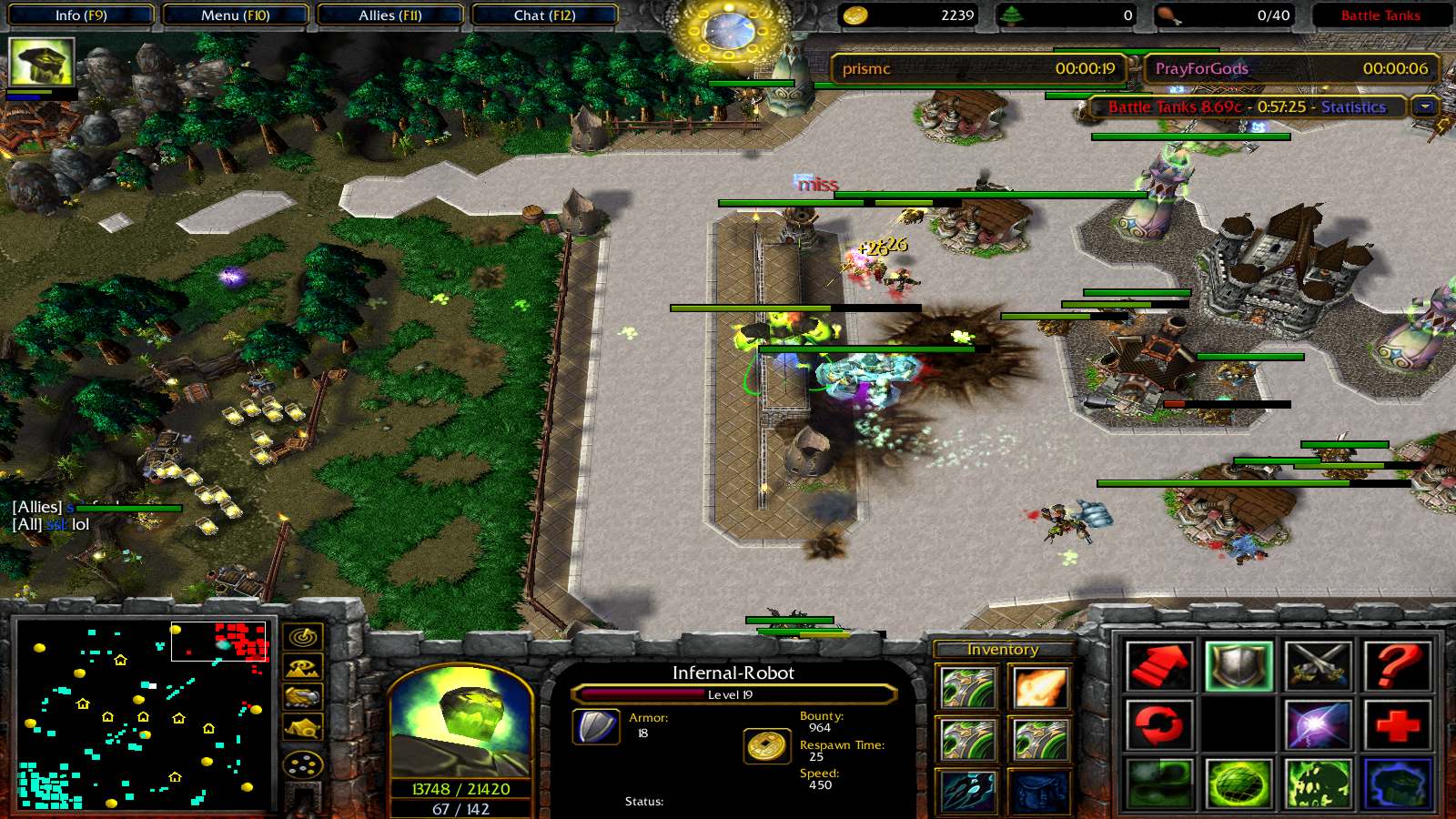This screenshot has height=819, width=1456.
Task: Open the Info (F9) panel
Action: click(x=80, y=15)
